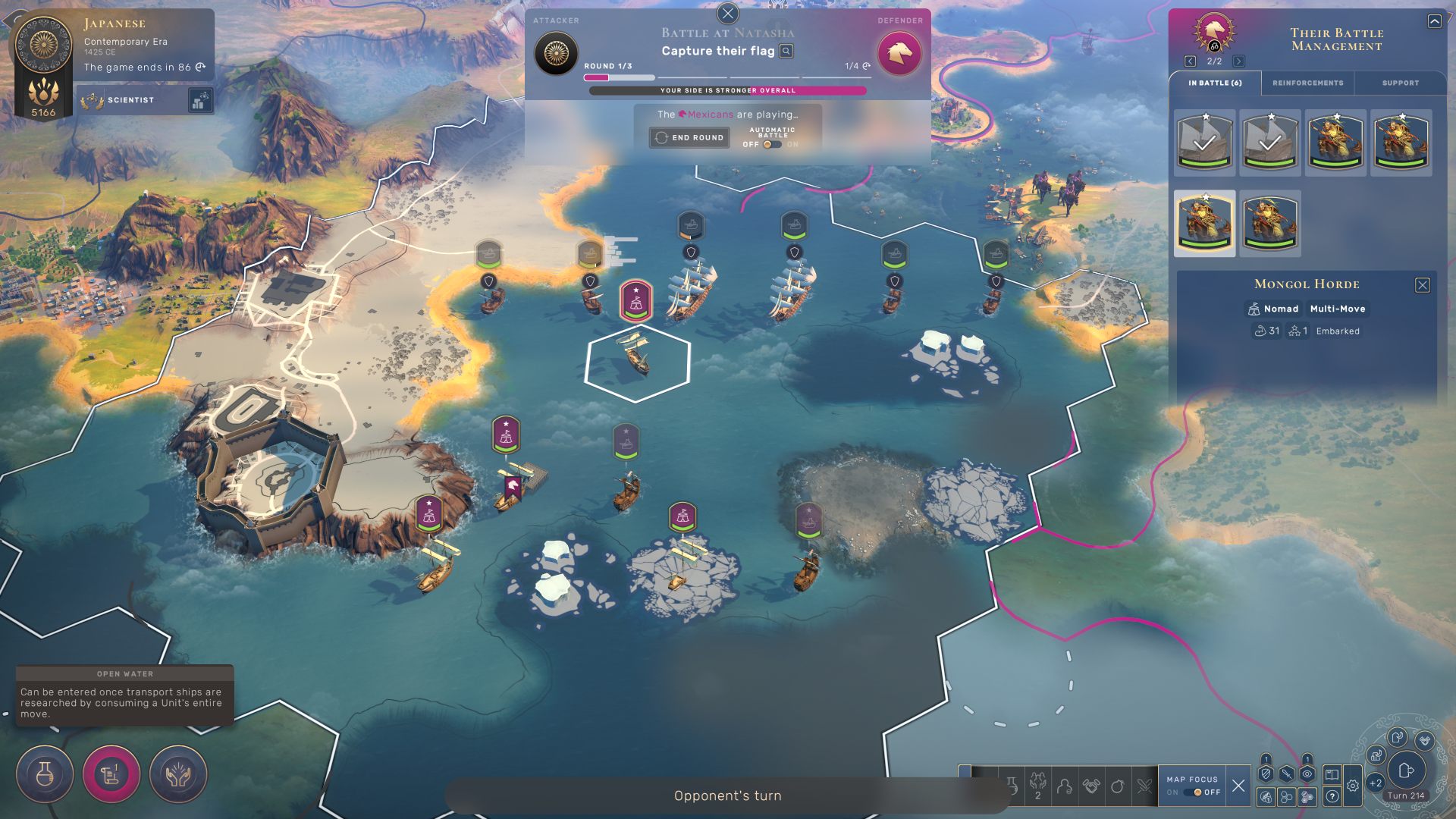The image size is (1456, 819).
Task: Open the pink civics scroll menu
Action: (111, 773)
